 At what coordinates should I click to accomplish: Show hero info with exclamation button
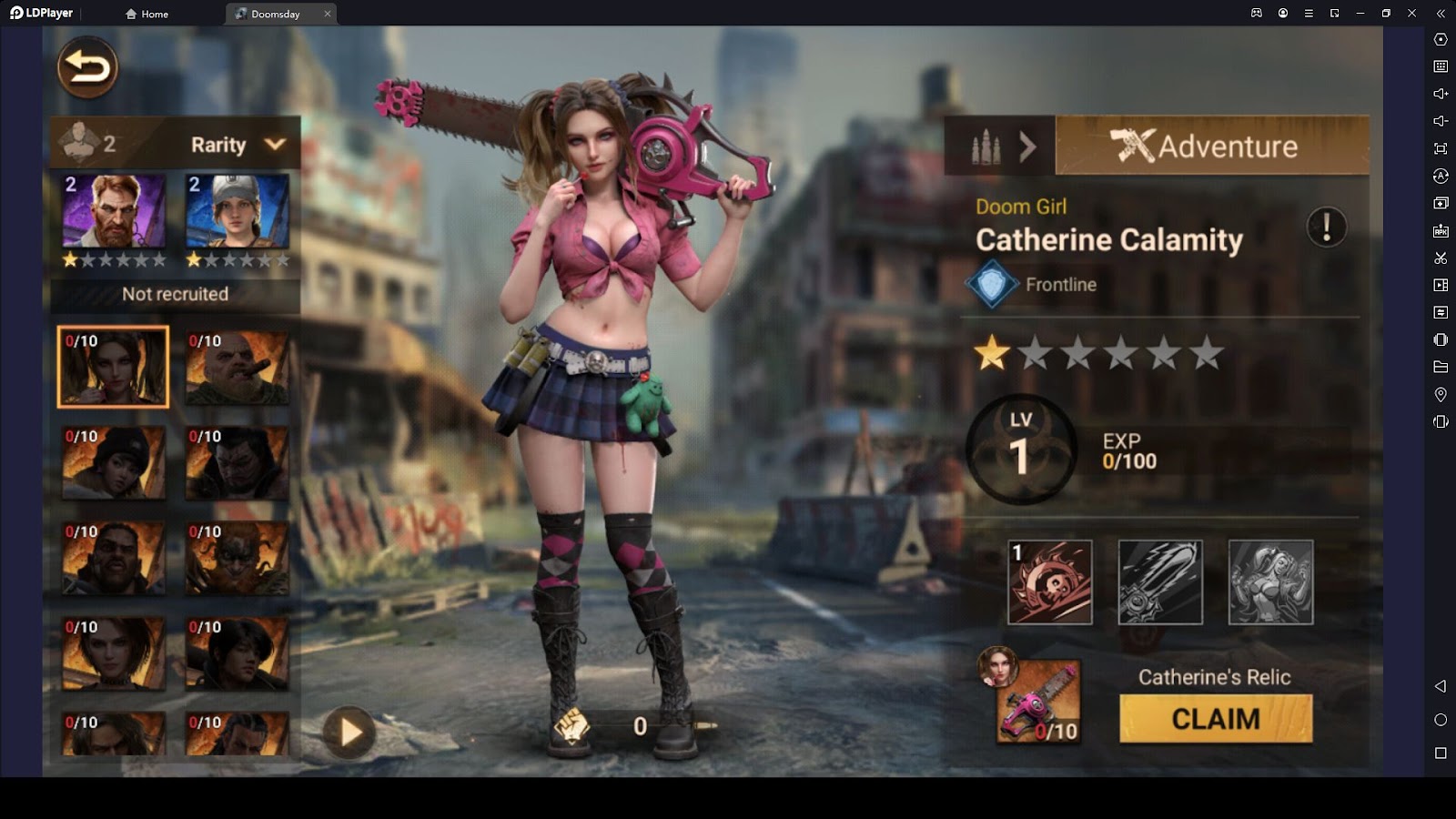pos(1326,227)
